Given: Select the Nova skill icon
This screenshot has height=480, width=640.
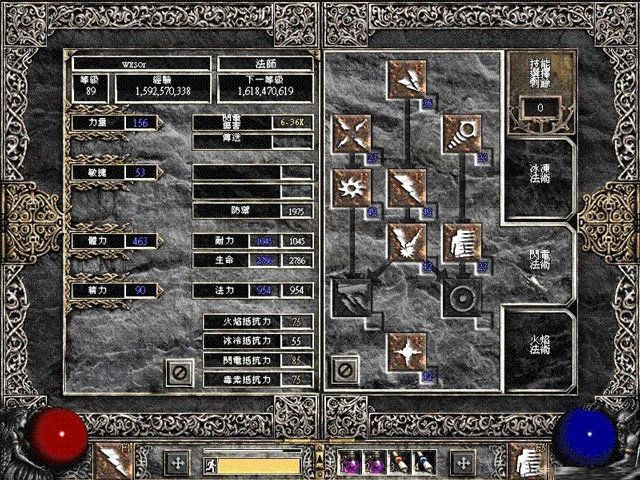Looking at the screenshot, I should click(x=353, y=187).
